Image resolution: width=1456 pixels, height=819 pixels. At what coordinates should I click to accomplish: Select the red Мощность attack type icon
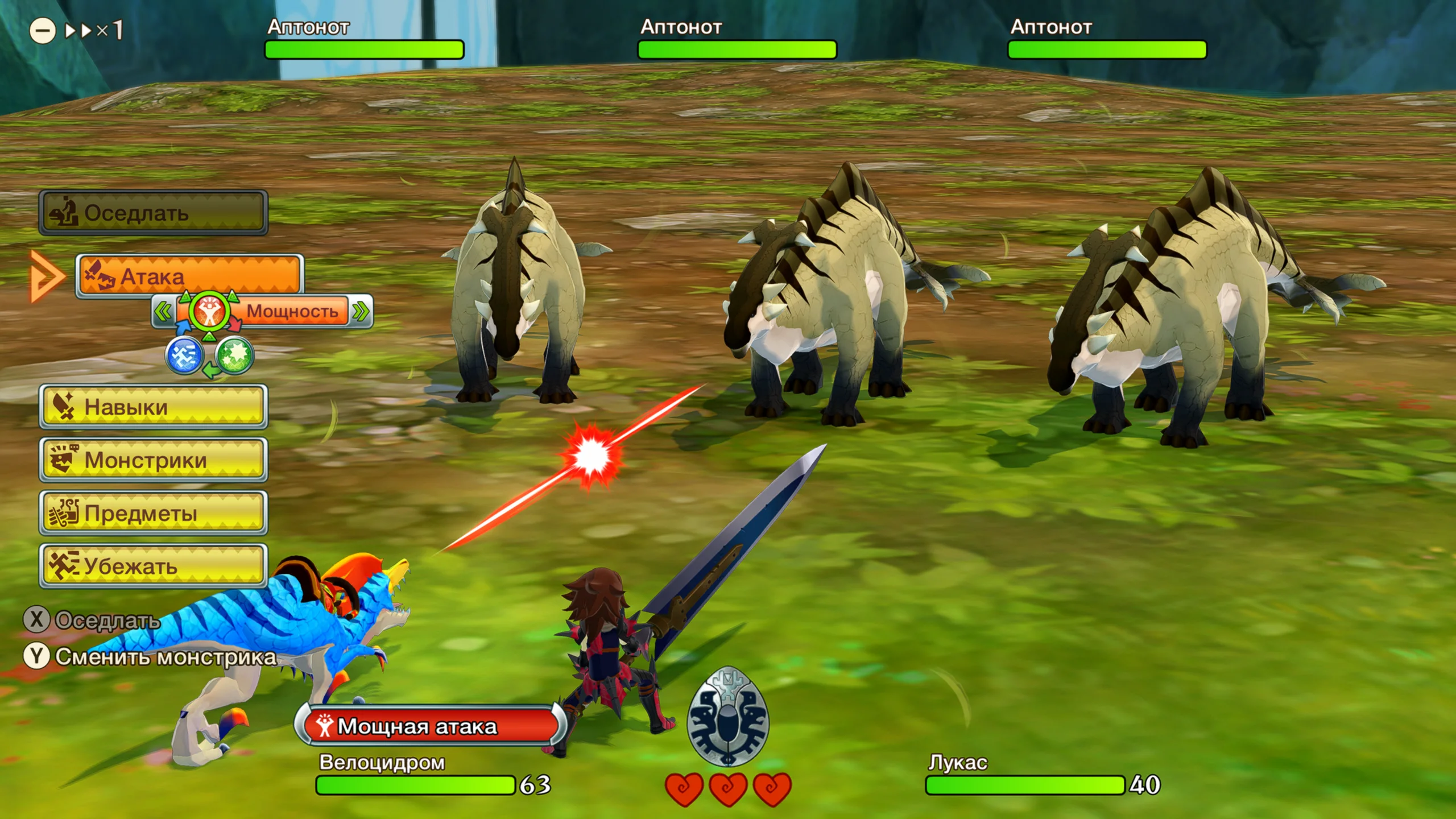[x=209, y=312]
